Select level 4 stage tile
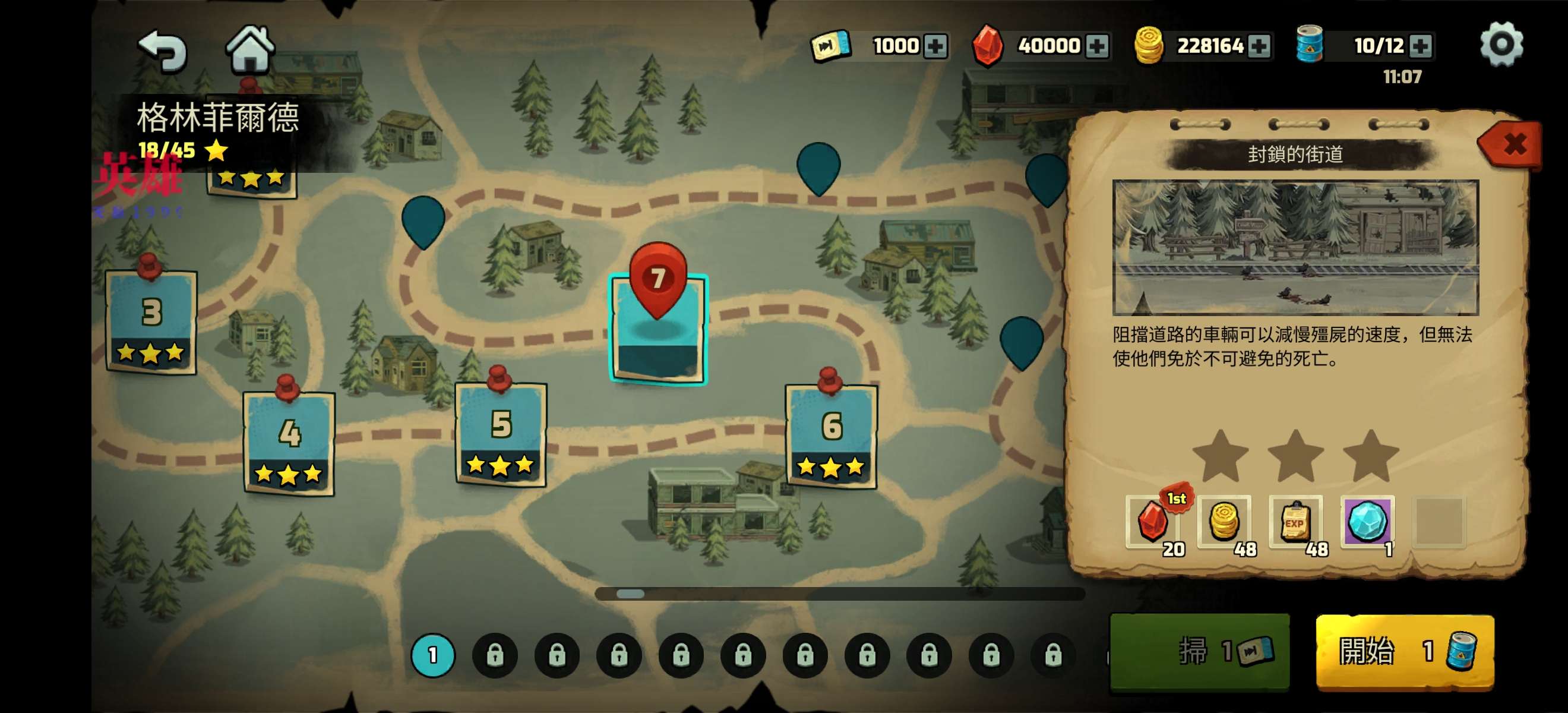 coord(289,443)
